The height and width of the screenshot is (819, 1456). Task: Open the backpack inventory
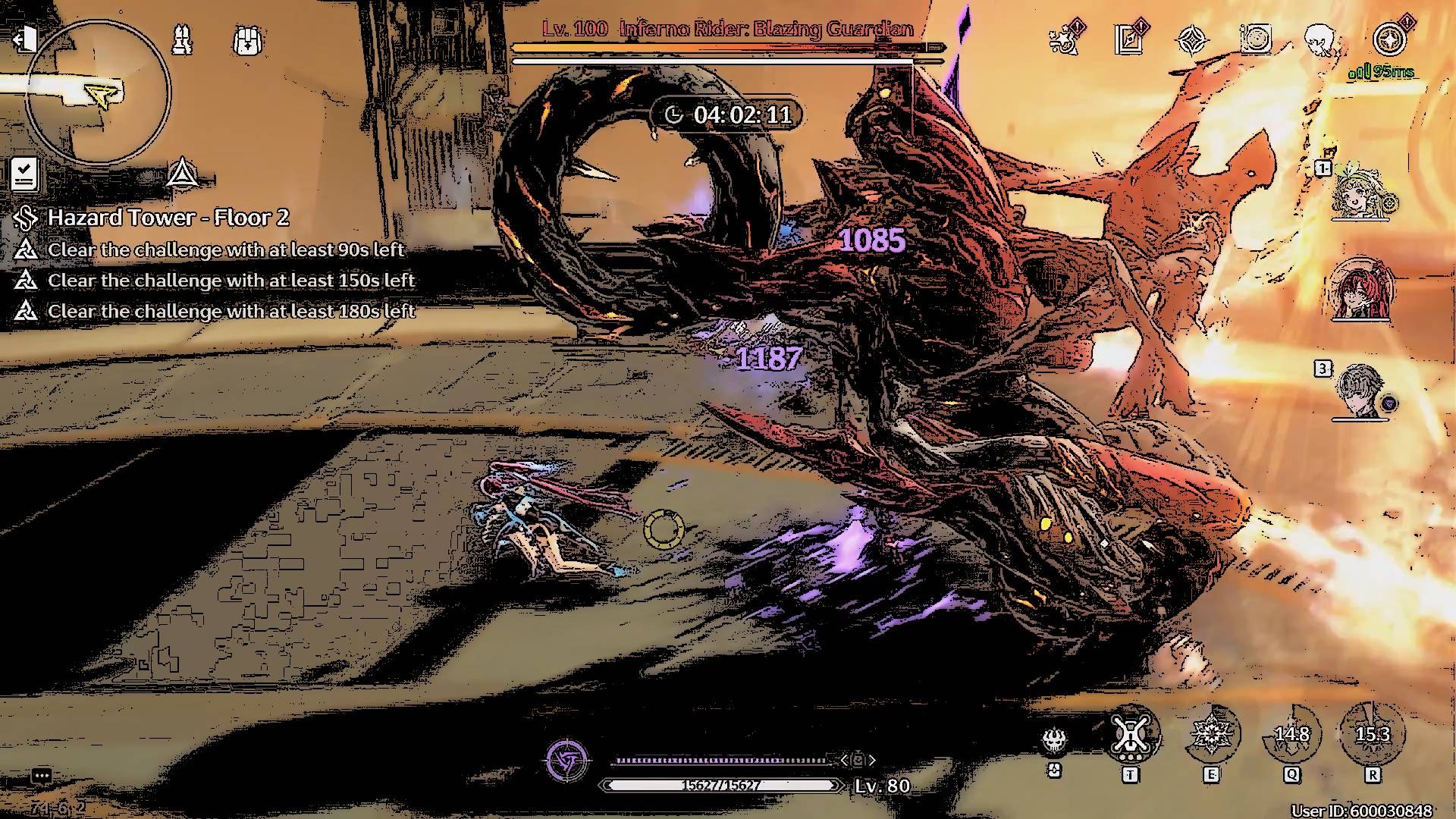click(x=247, y=39)
